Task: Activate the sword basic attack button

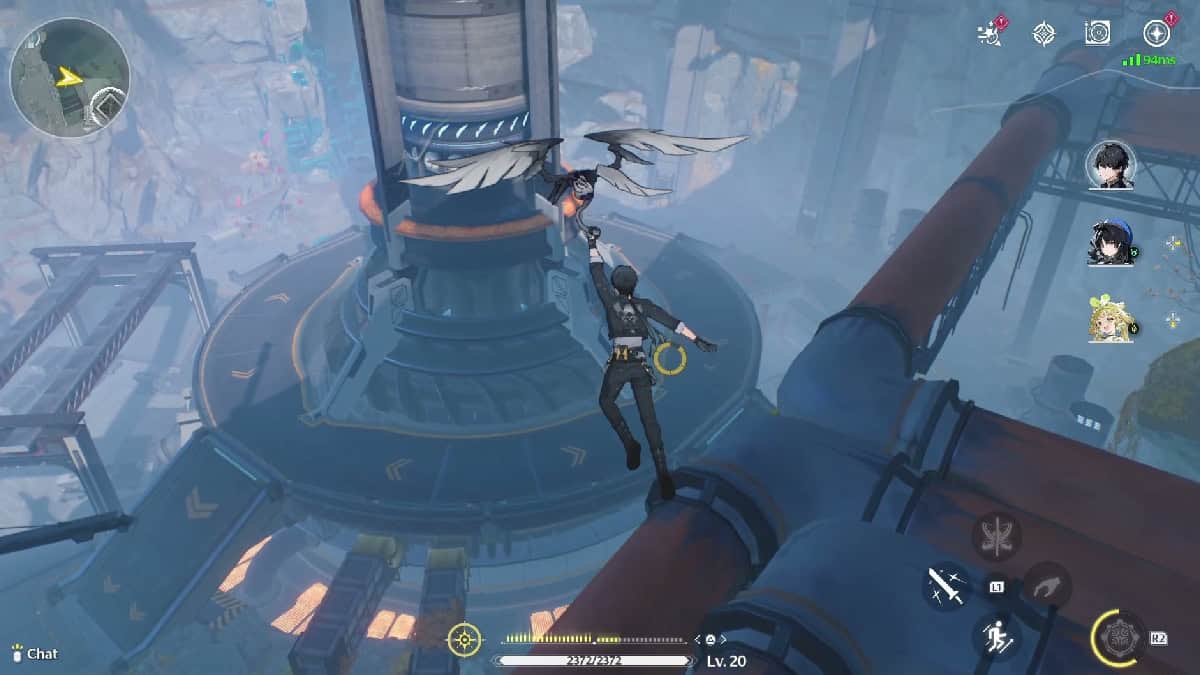Action: pyautogui.click(x=946, y=587)
